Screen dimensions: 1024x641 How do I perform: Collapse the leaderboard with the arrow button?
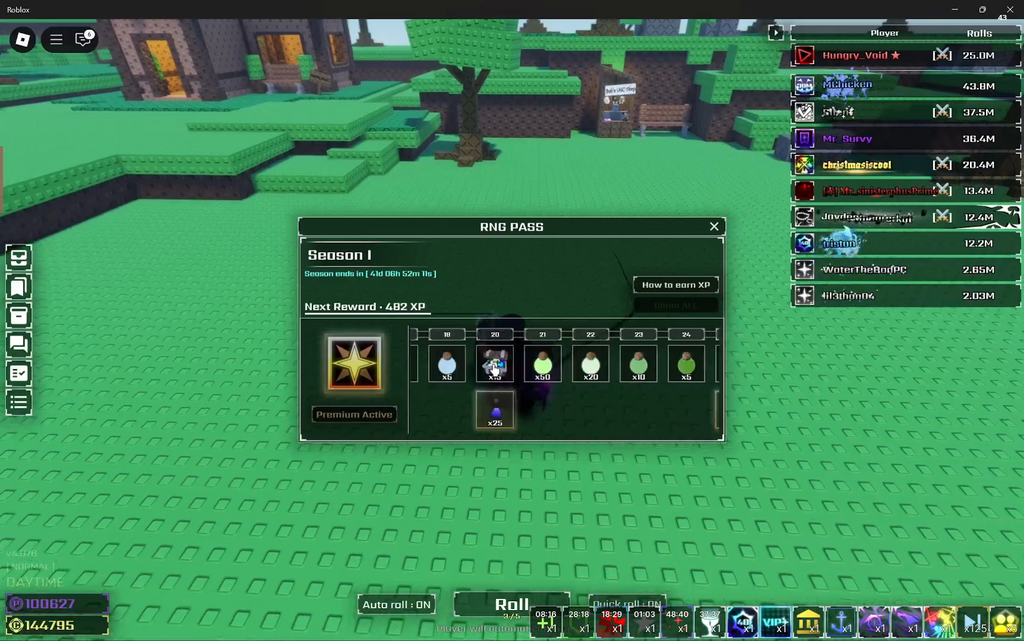[776, 33]
